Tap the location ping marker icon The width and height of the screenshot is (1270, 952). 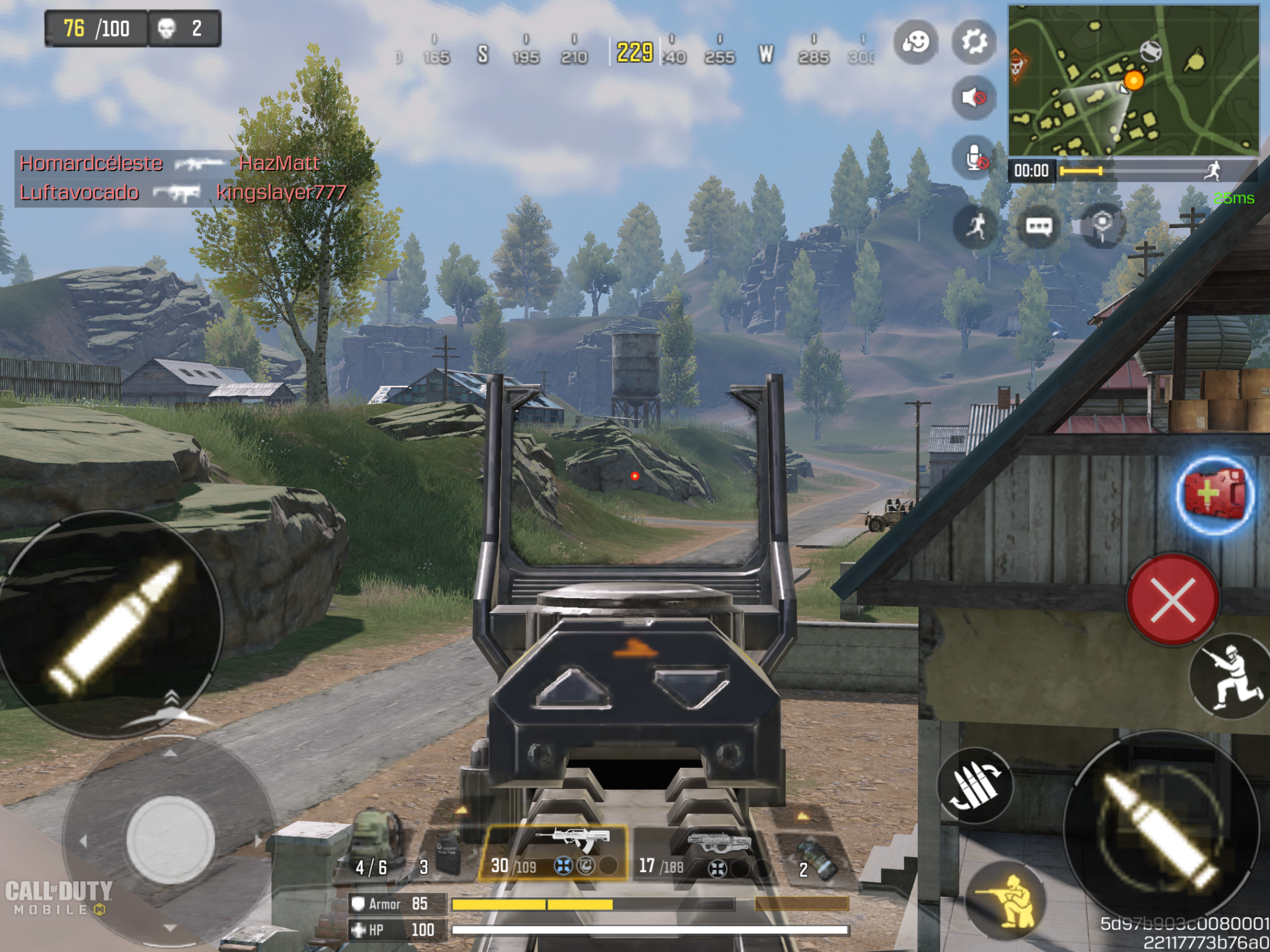(1102, 226)
